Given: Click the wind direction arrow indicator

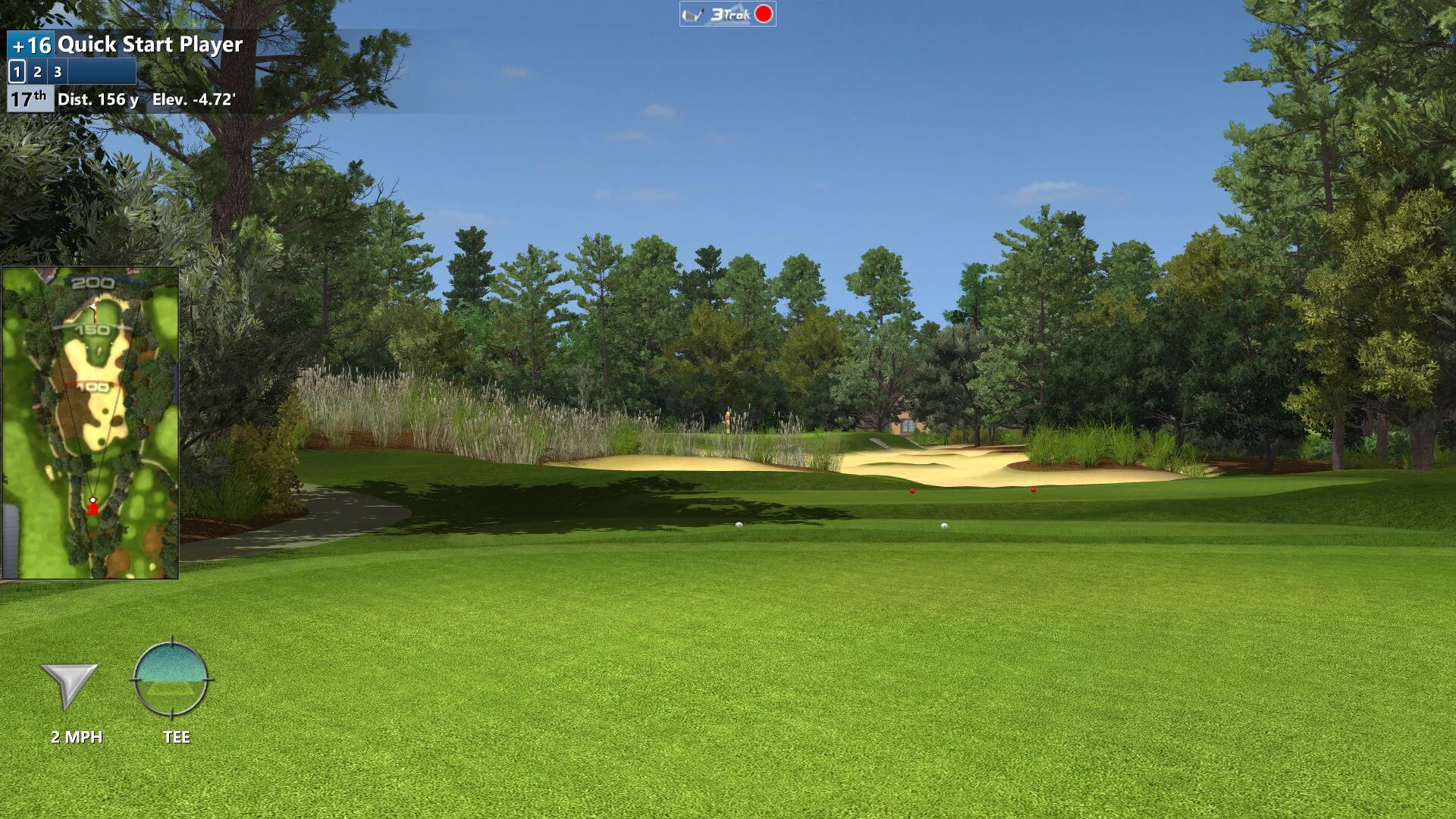Looking at the screenshot, I should click(x=69, y=684).
